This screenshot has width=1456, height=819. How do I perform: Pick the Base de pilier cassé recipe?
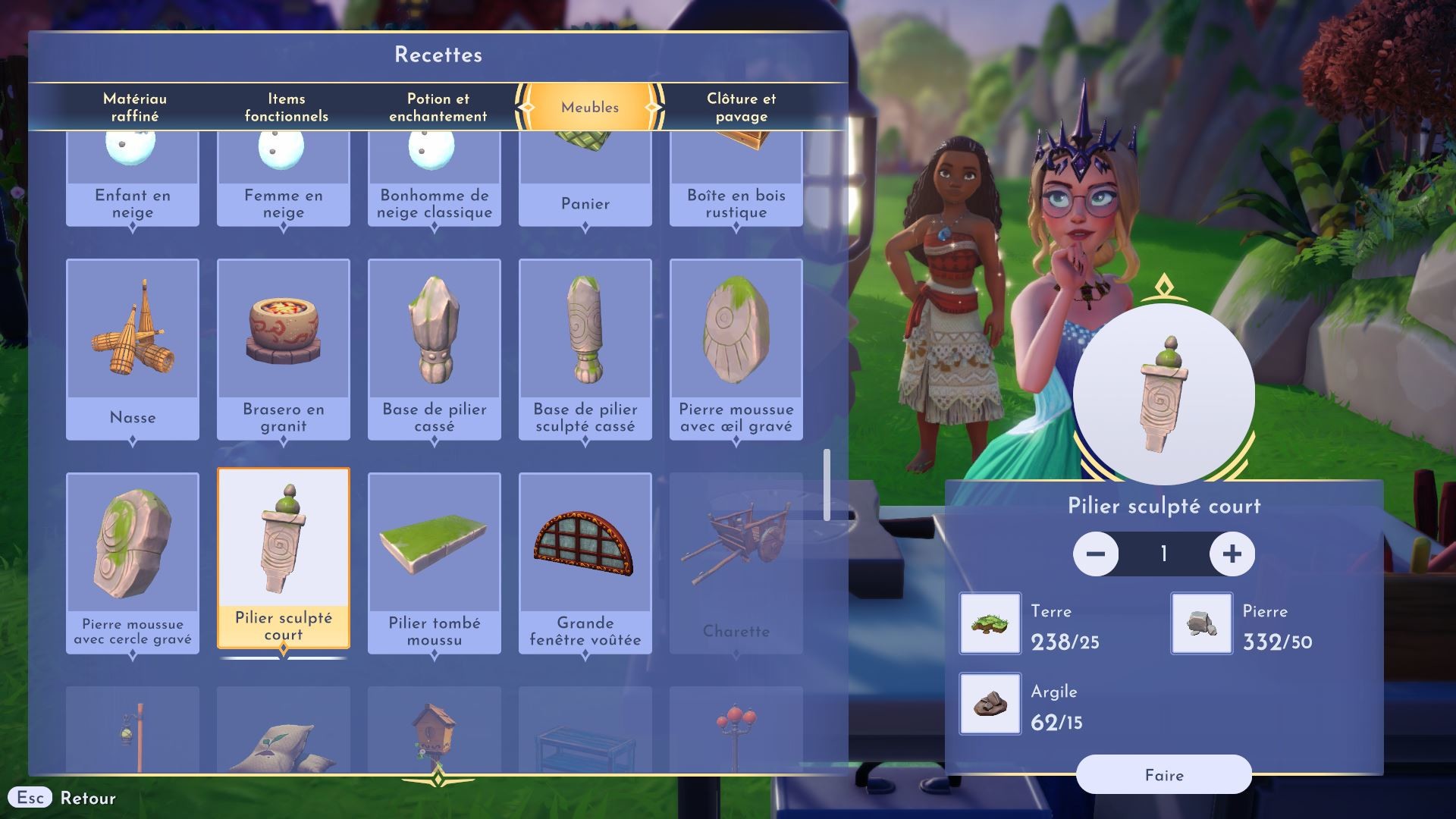coord(435,349)
